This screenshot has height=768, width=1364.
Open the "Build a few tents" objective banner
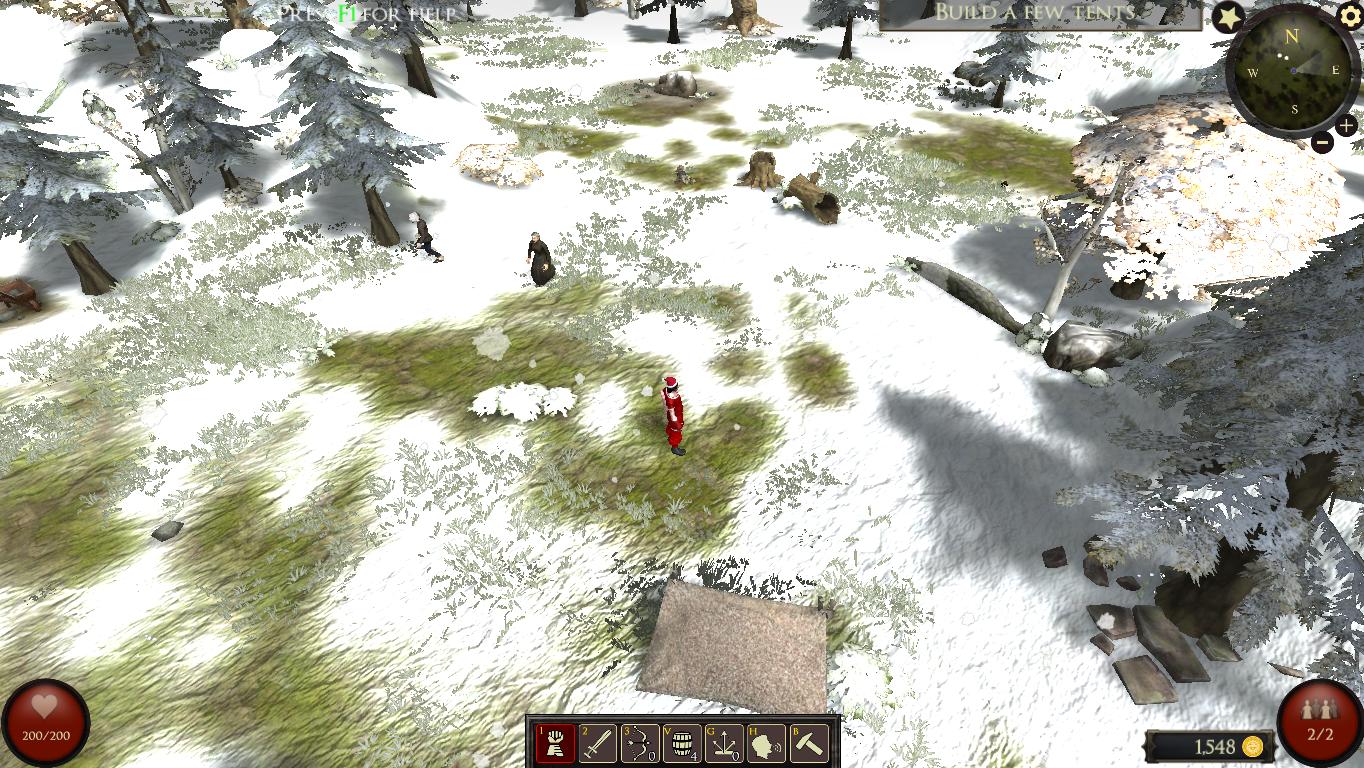tap(1040, 13)
